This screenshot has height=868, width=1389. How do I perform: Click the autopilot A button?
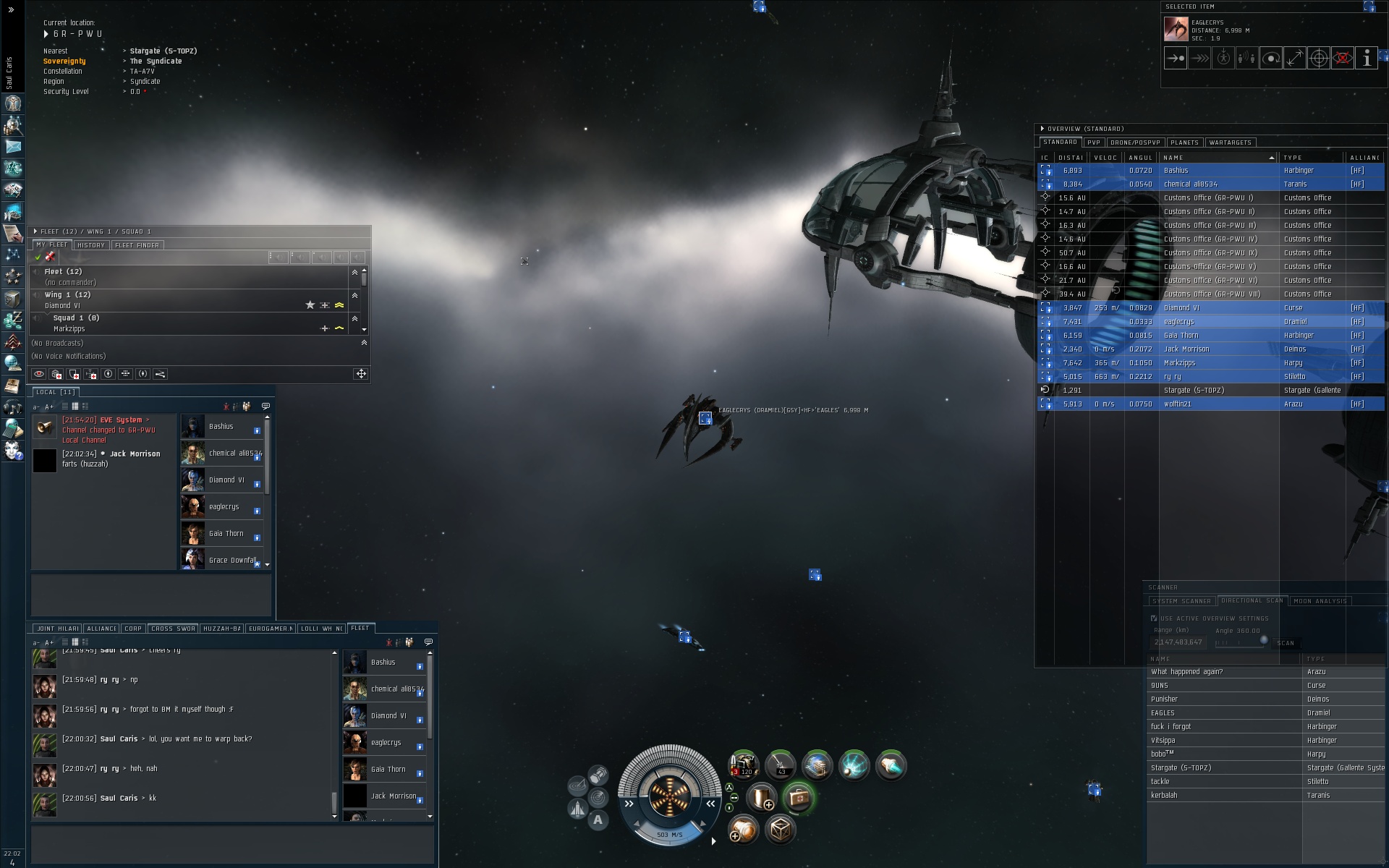(598, 820)
